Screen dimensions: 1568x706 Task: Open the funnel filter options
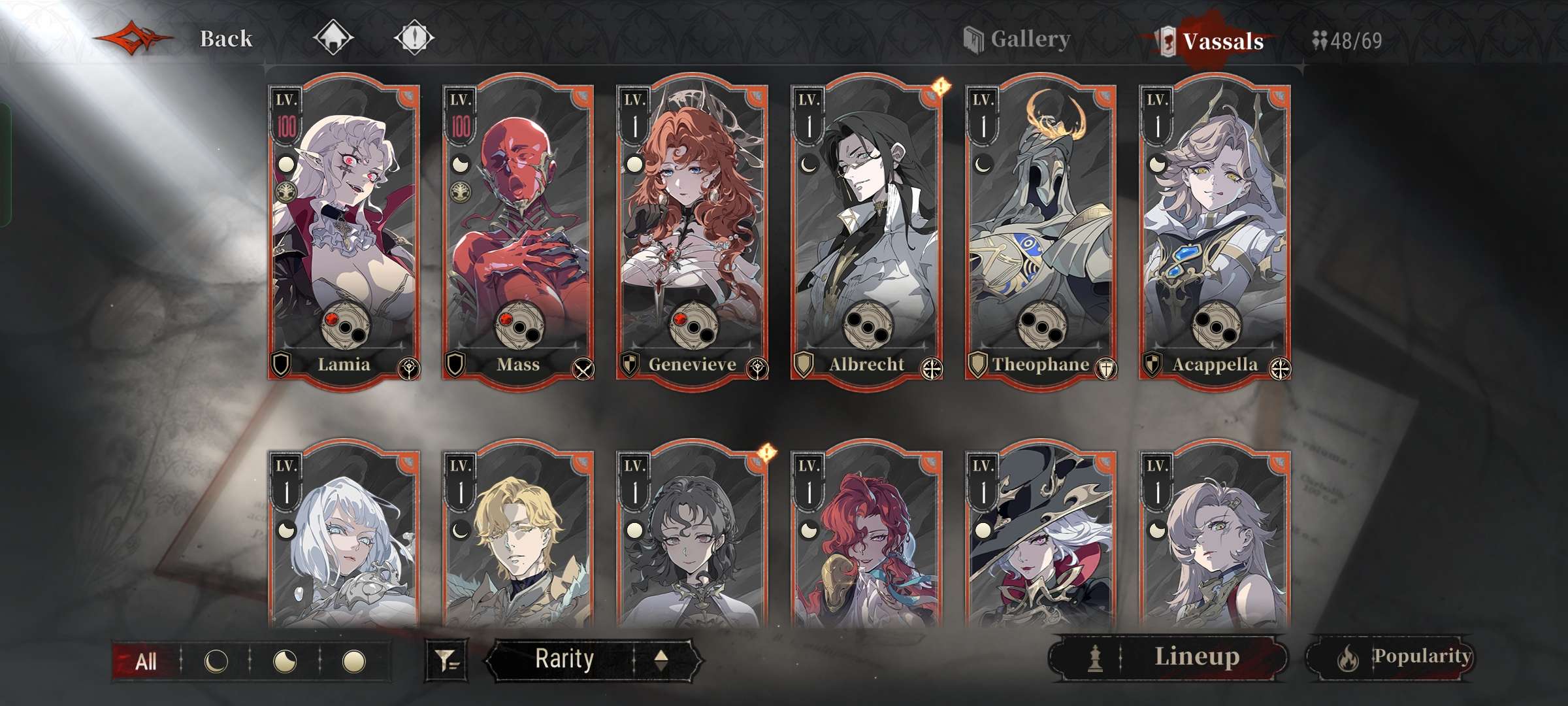coord(447,660)
